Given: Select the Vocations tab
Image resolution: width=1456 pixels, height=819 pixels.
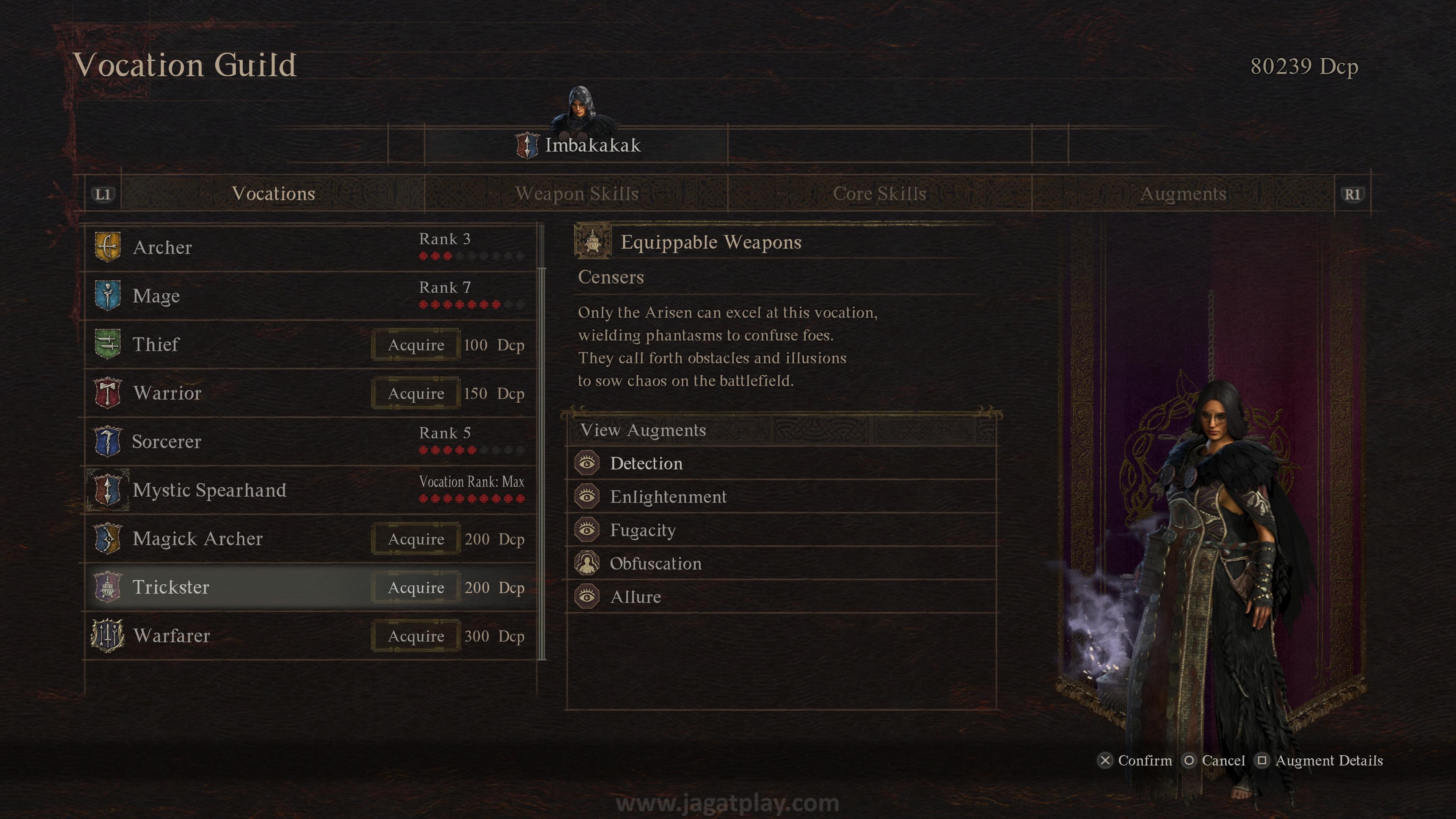Looking at the screenshot, I should click(273, 194).
